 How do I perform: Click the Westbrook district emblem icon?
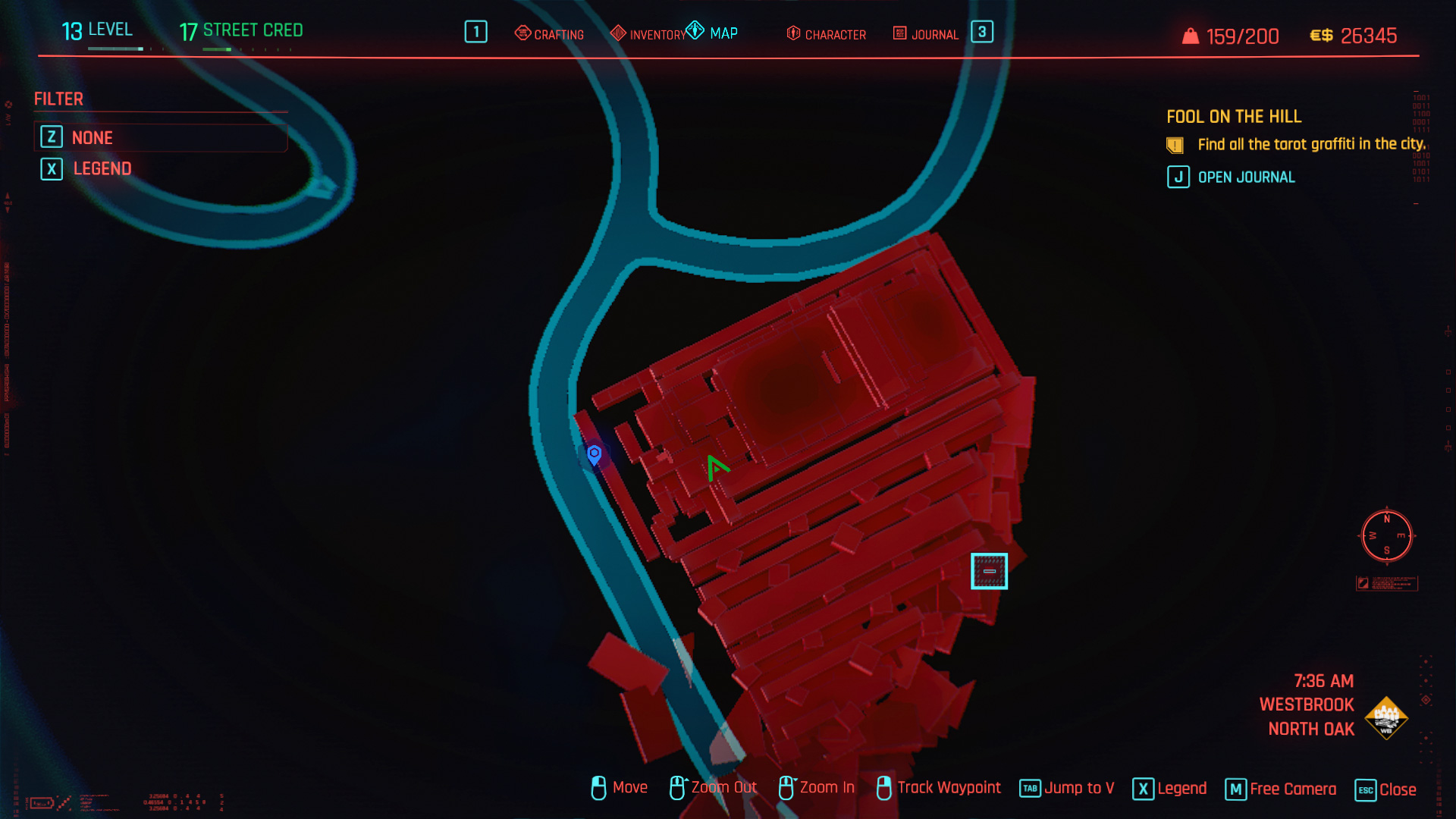[x=1385, y=717]
